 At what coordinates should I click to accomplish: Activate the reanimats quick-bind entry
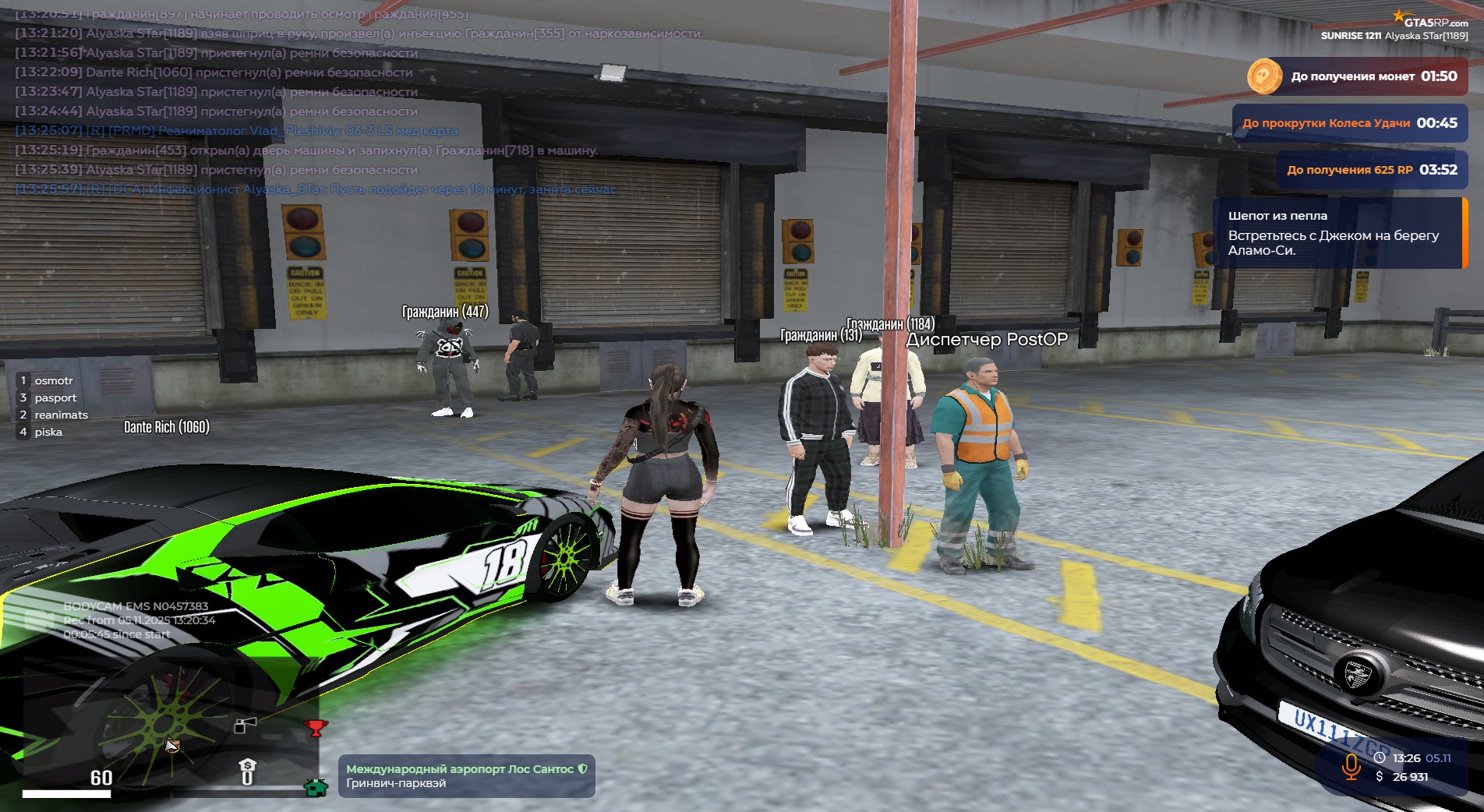60,415
